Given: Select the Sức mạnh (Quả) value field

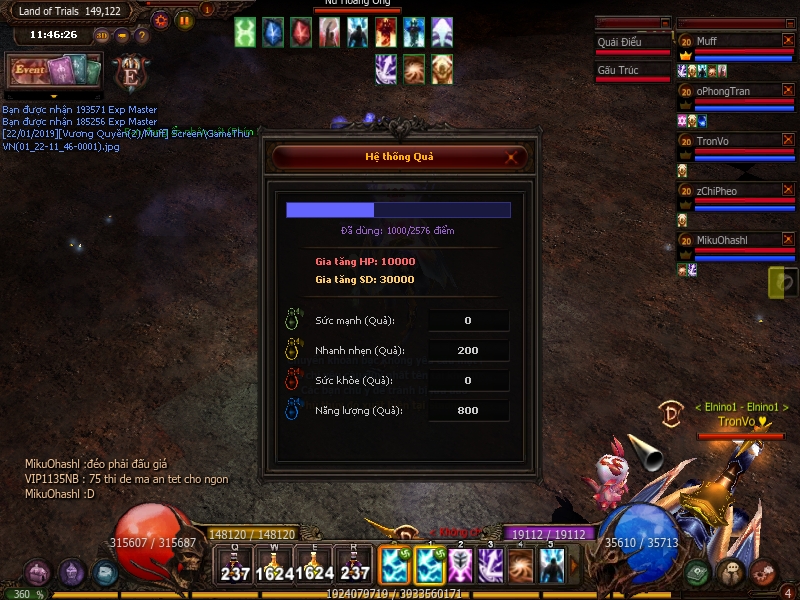Looking at the screenshot, I should (x=468, y=321).
